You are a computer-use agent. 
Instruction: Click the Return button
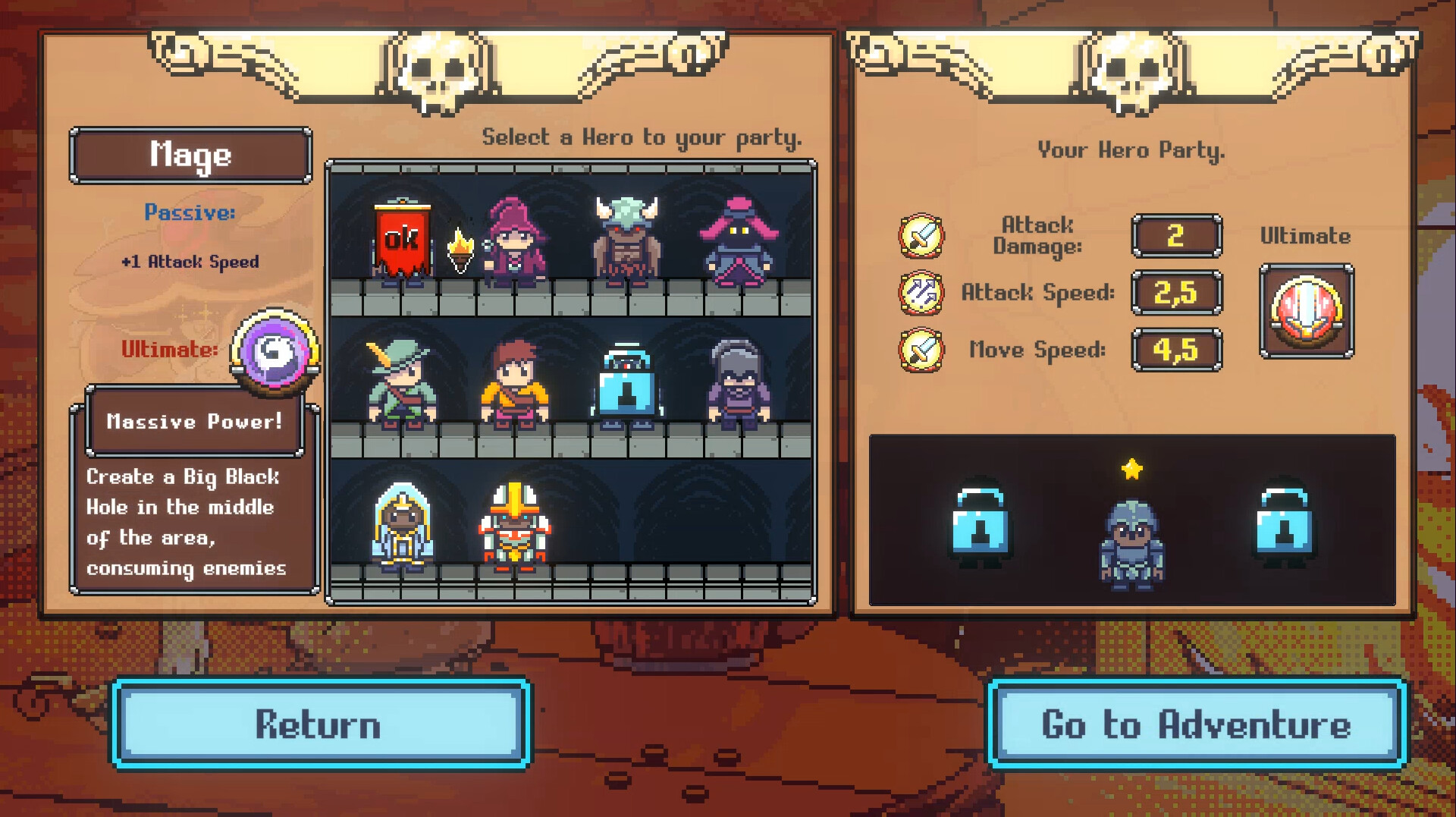[x=318, y=724]
